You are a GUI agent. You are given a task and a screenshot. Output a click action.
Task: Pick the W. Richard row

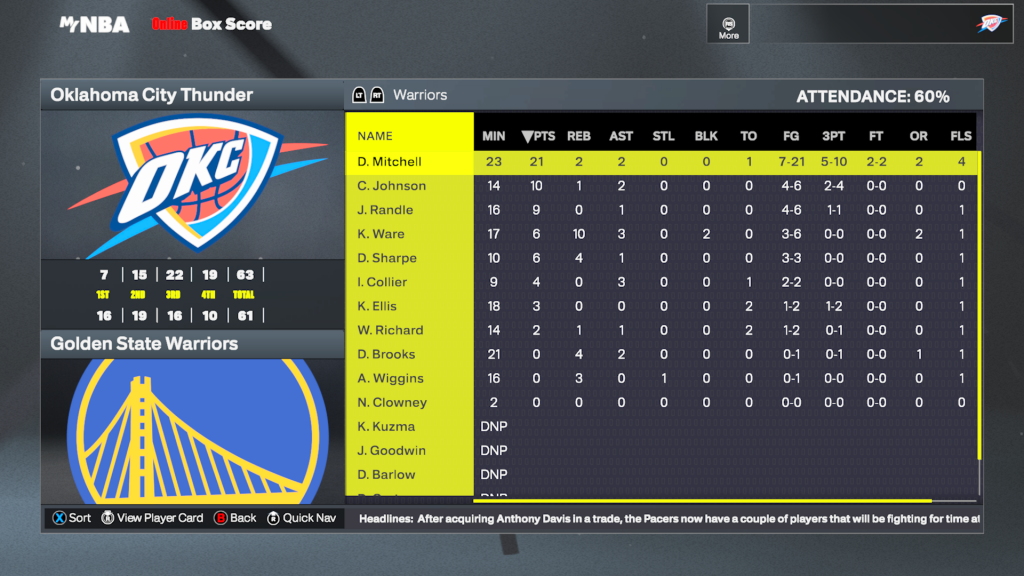[390, 330]
